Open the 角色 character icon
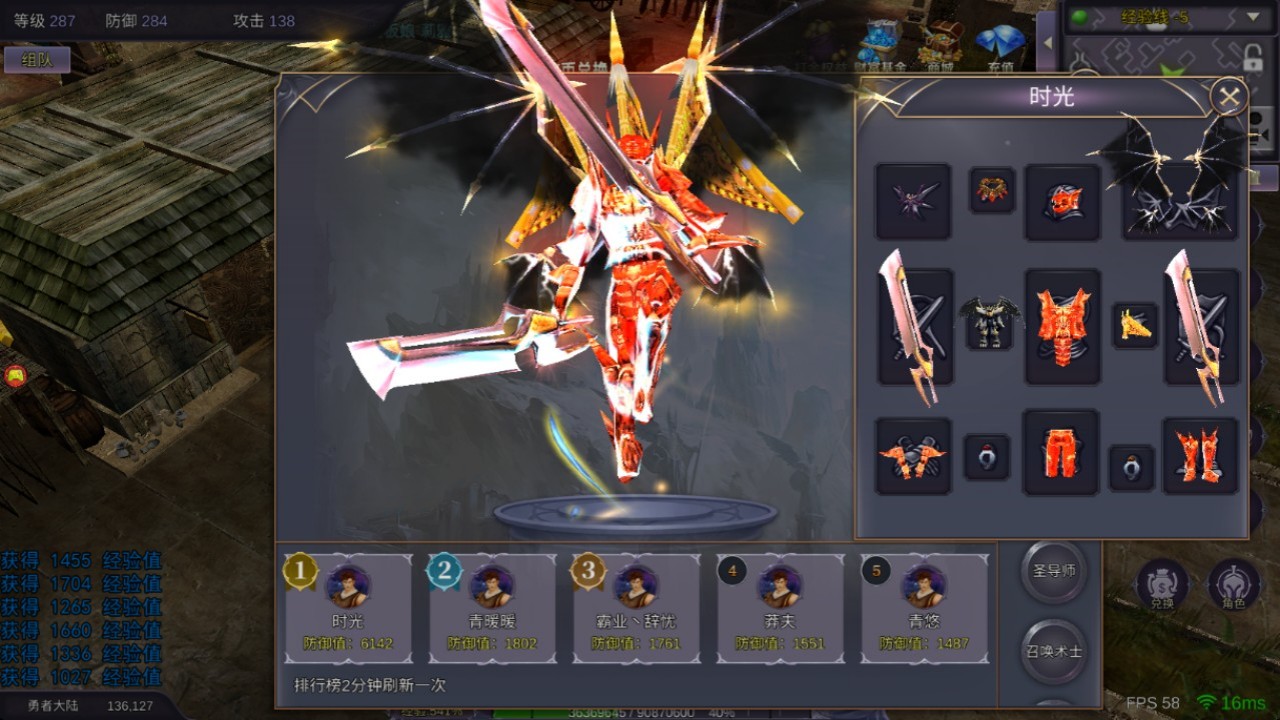Viewport: 1280px width, 720px height. point(1234,584)
